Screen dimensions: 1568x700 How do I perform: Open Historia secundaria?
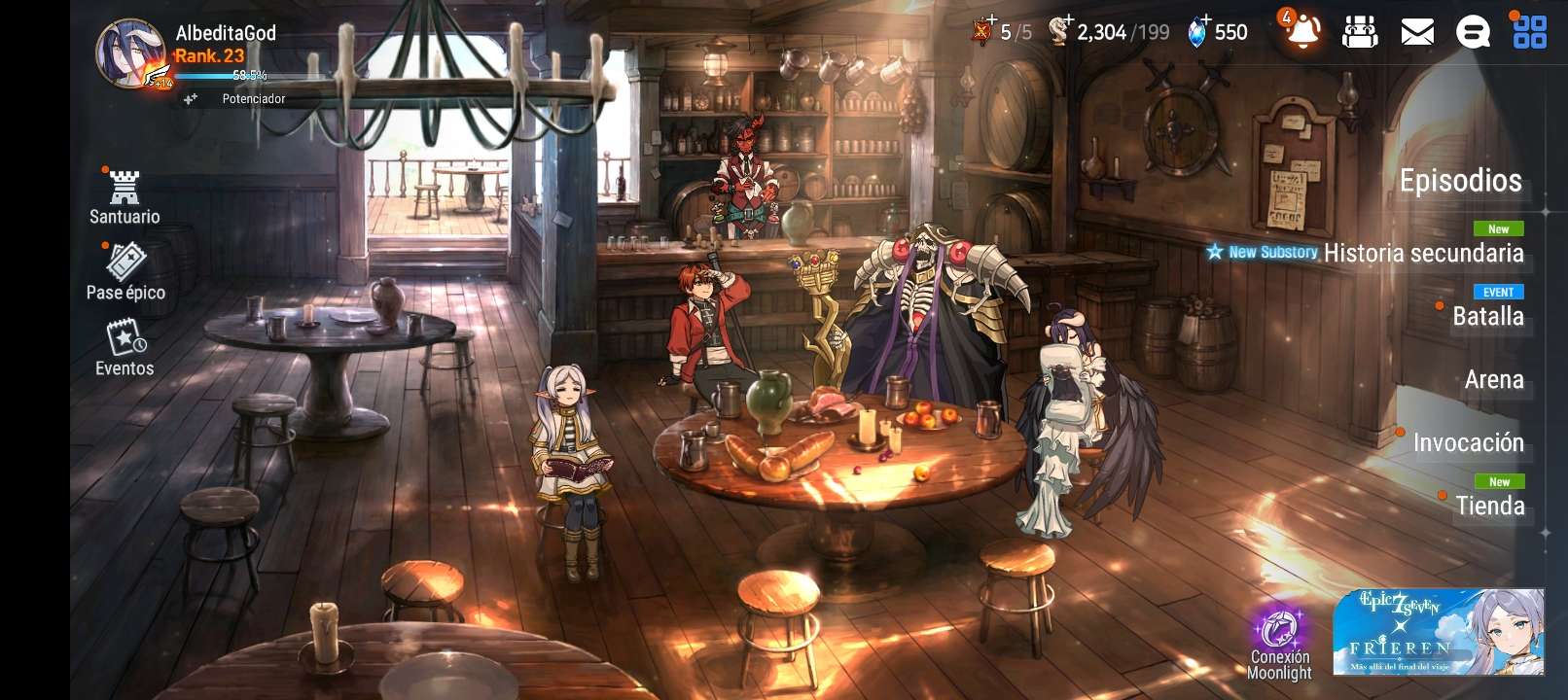pos(1423,254)
